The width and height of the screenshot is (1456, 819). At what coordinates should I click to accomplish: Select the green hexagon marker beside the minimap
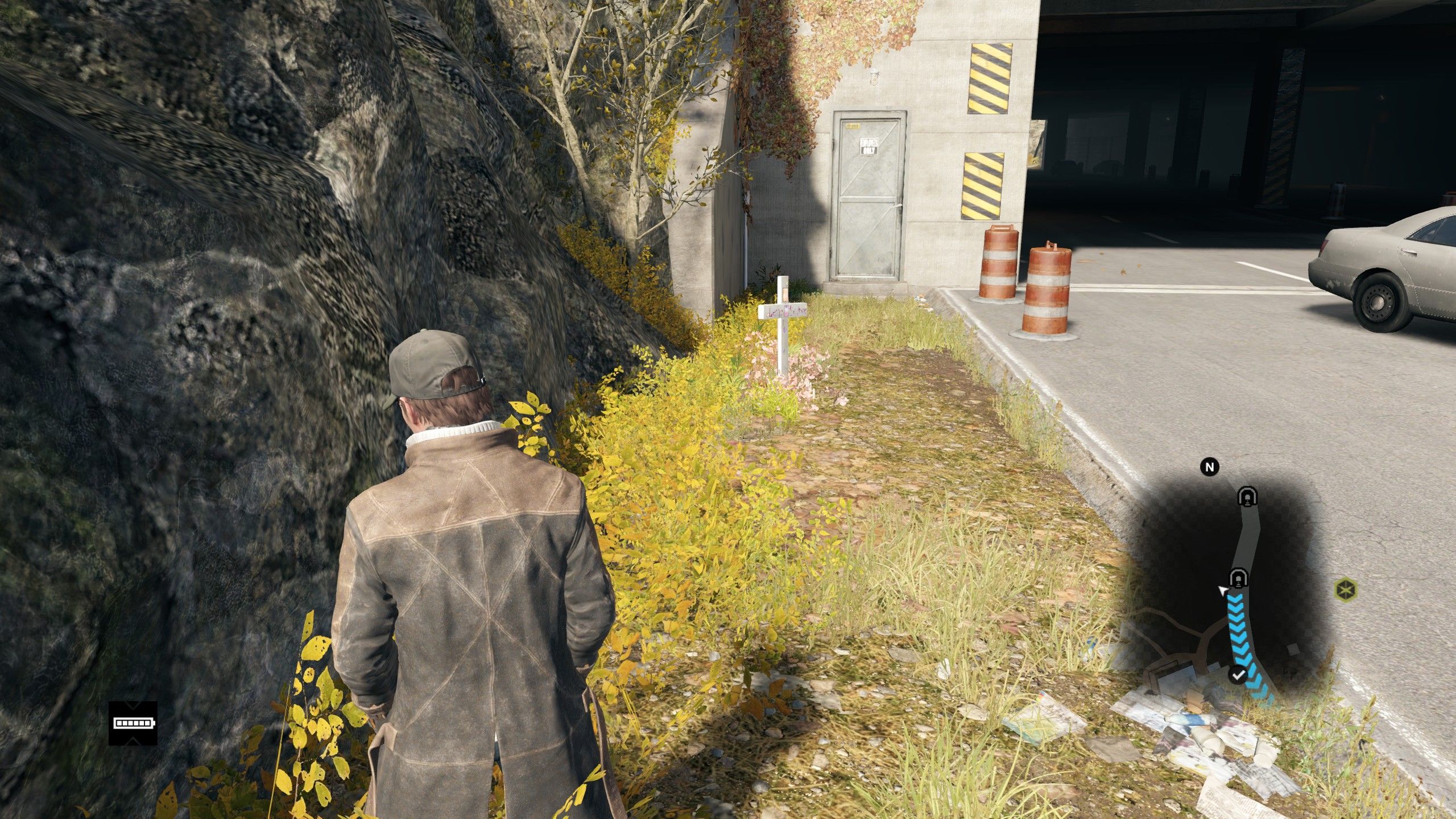point(1345,590)
